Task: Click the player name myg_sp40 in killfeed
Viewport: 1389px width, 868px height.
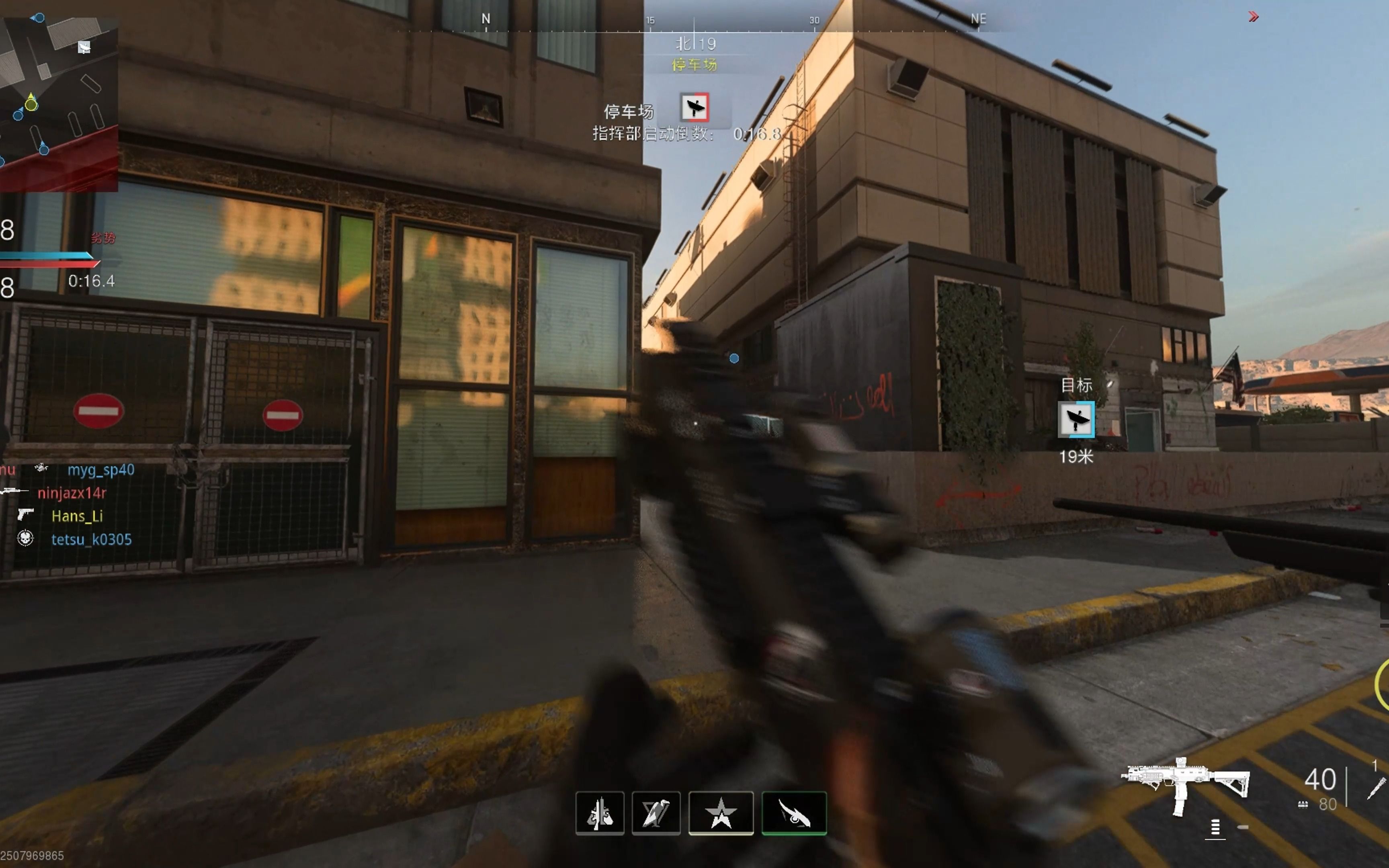Action: 101,470
